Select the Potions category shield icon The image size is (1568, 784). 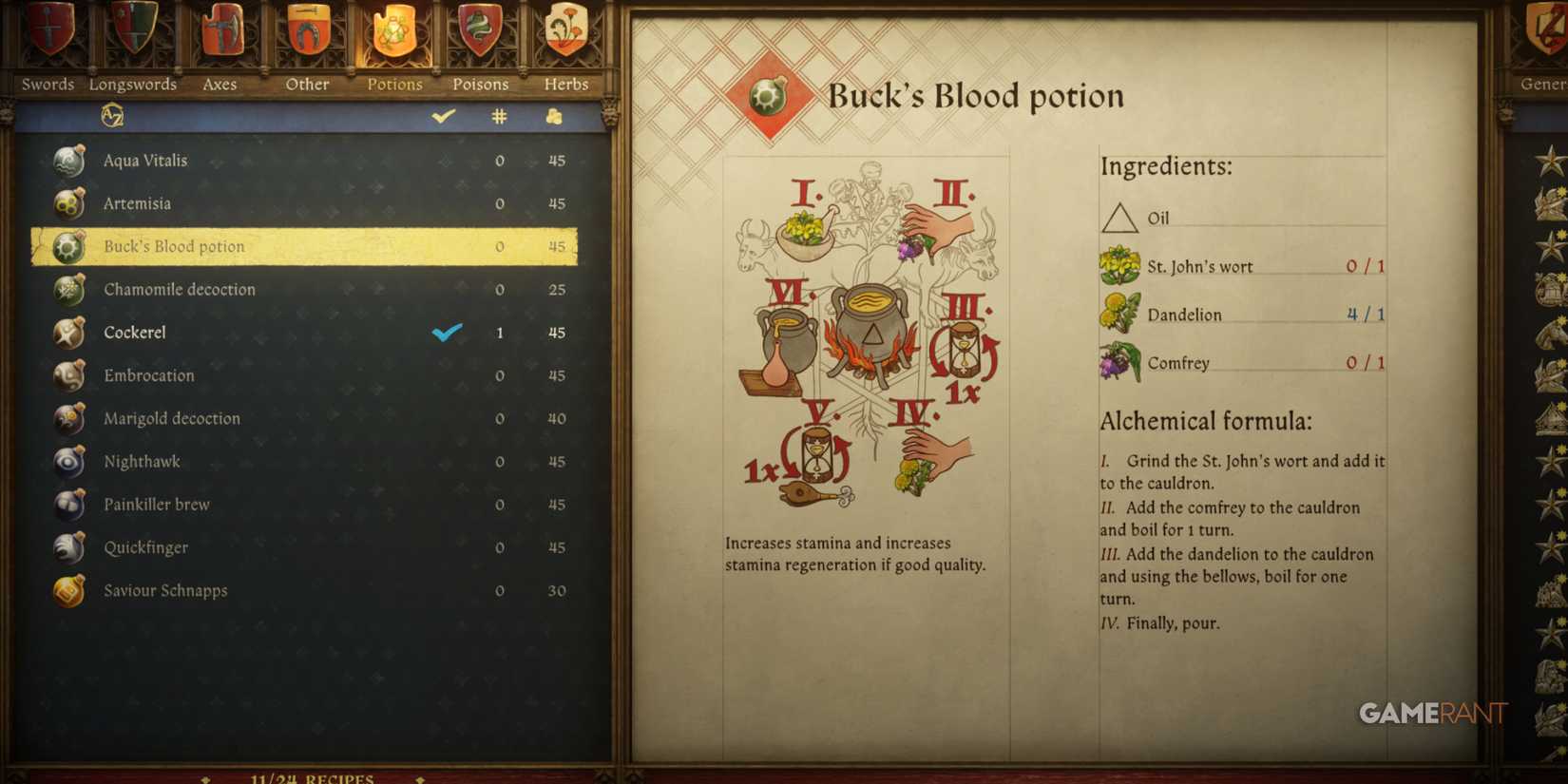[393, 33]
